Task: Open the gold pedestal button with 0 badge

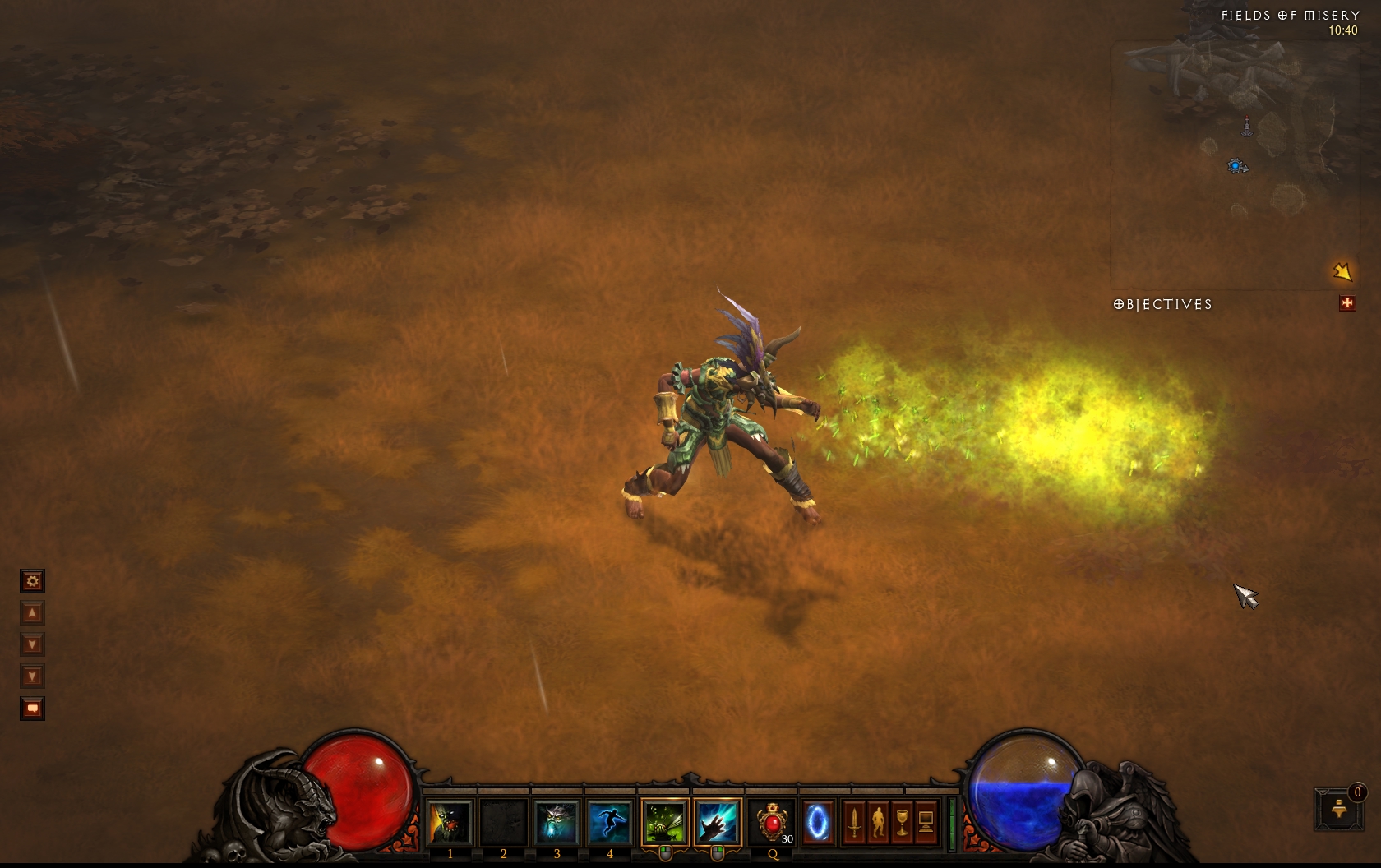Action: pyautogui.click(x=1338, y=808)
